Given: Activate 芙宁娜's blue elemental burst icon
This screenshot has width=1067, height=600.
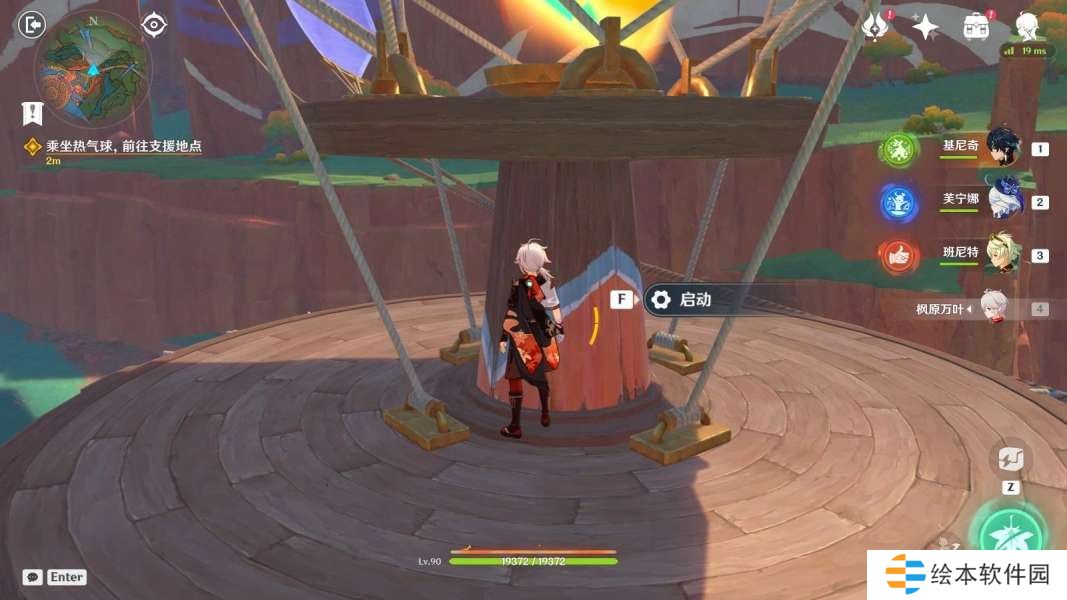Looking at the screenshot, I should (x=898, y=203).
